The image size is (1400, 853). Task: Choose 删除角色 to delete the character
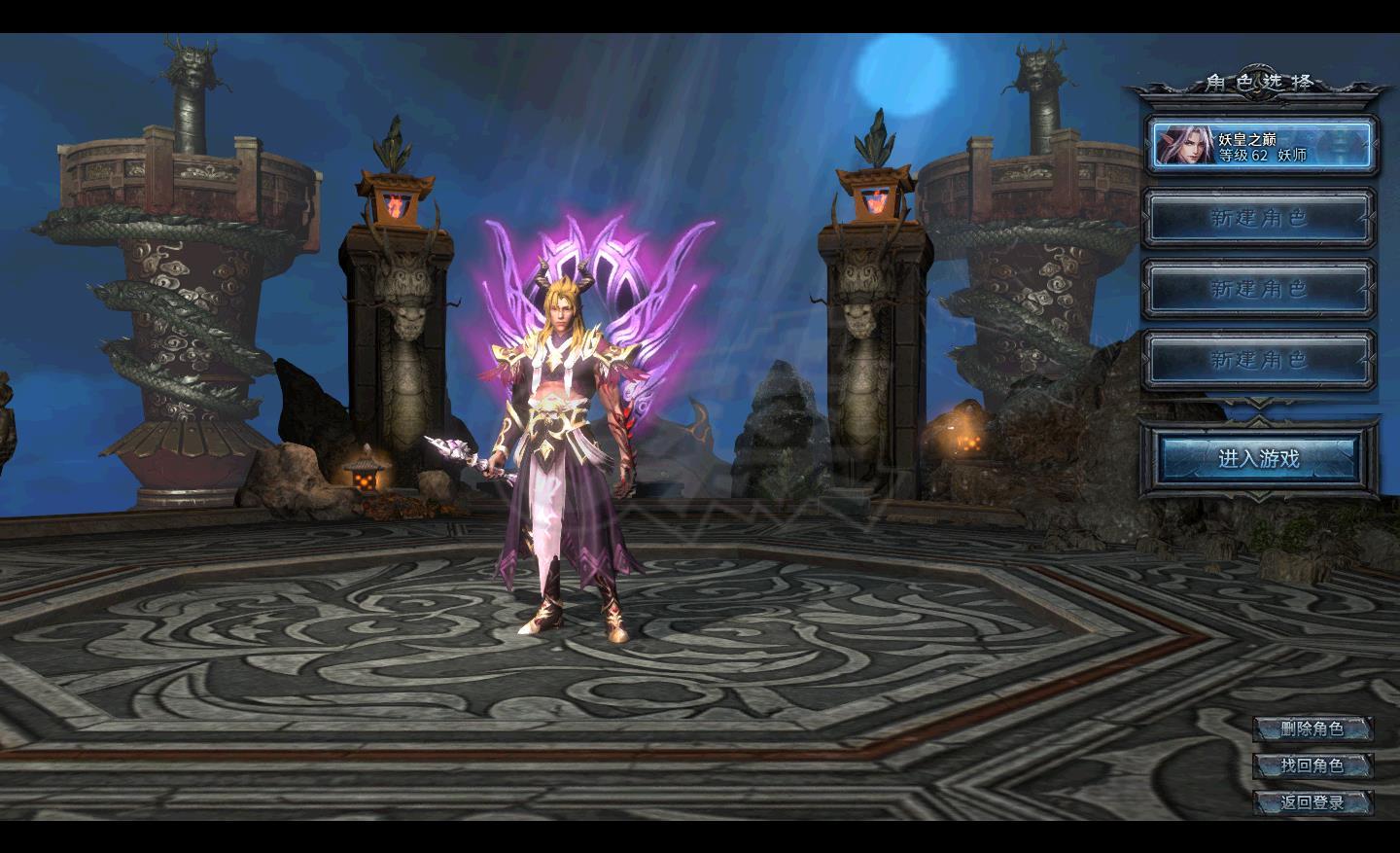(x=1312, y=729)
